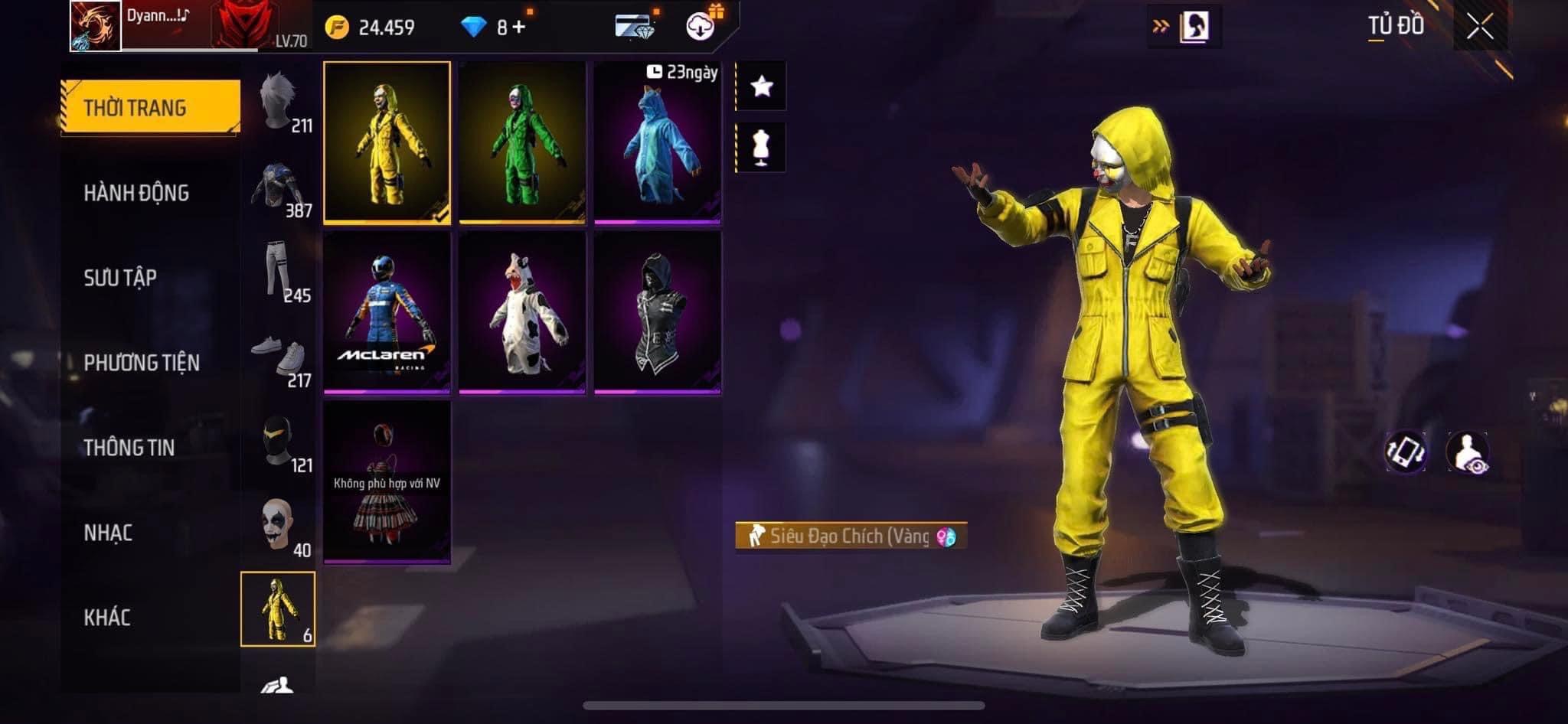Choose the green hooded jumpsuit outfit
Image resolution: width=1568 pixels, height=724 pixels.
point(522,143)
